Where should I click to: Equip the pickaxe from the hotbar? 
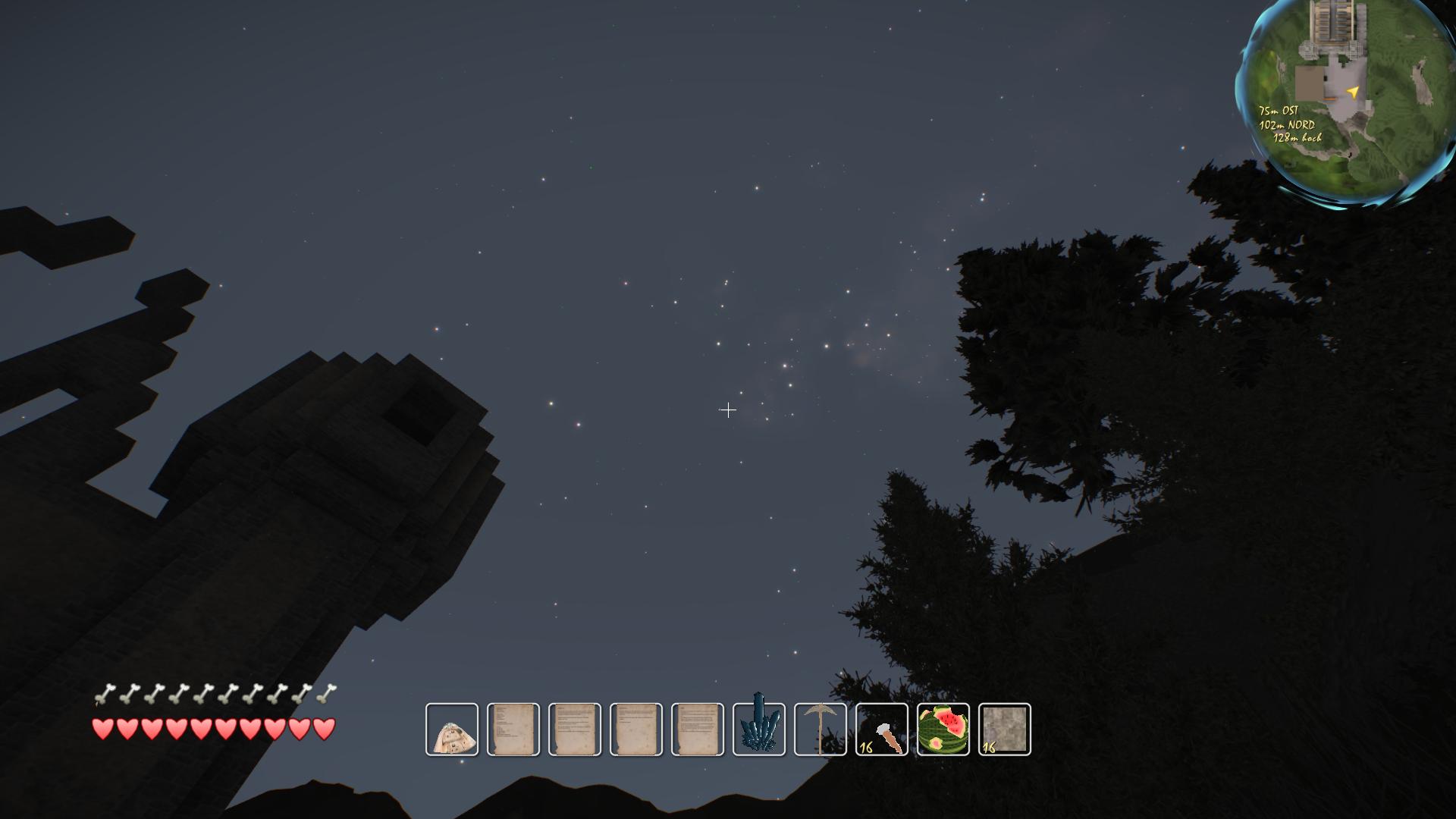coord(821,730)
